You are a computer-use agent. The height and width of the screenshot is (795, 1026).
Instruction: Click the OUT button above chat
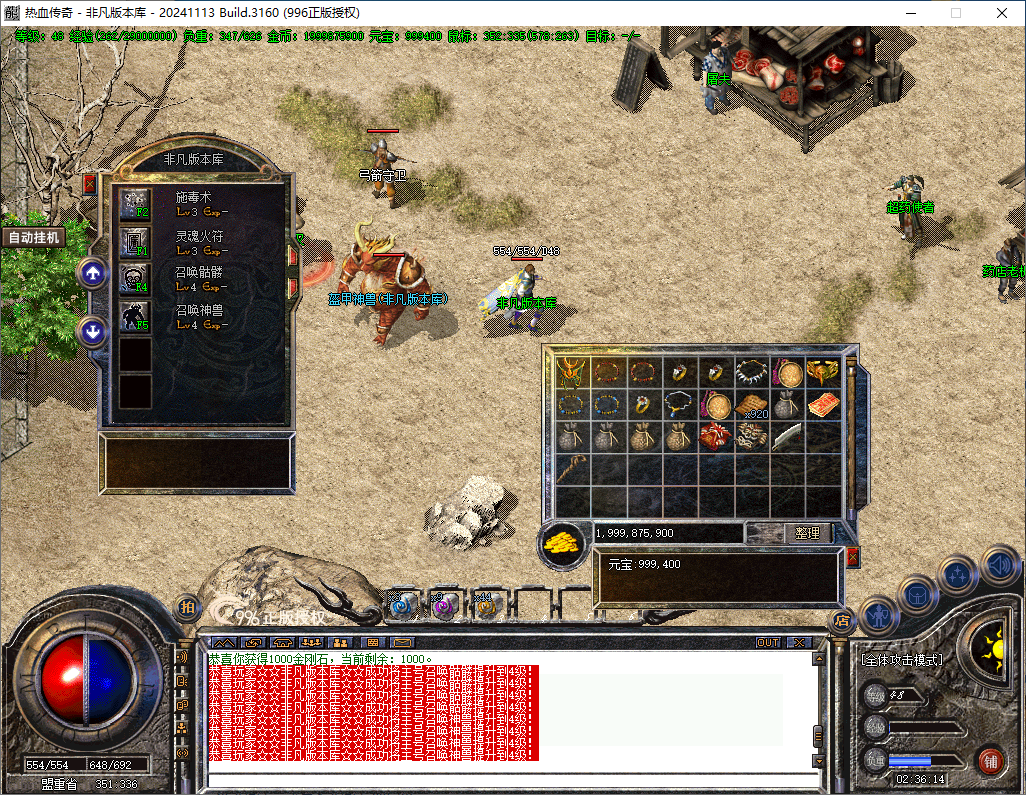767,642
